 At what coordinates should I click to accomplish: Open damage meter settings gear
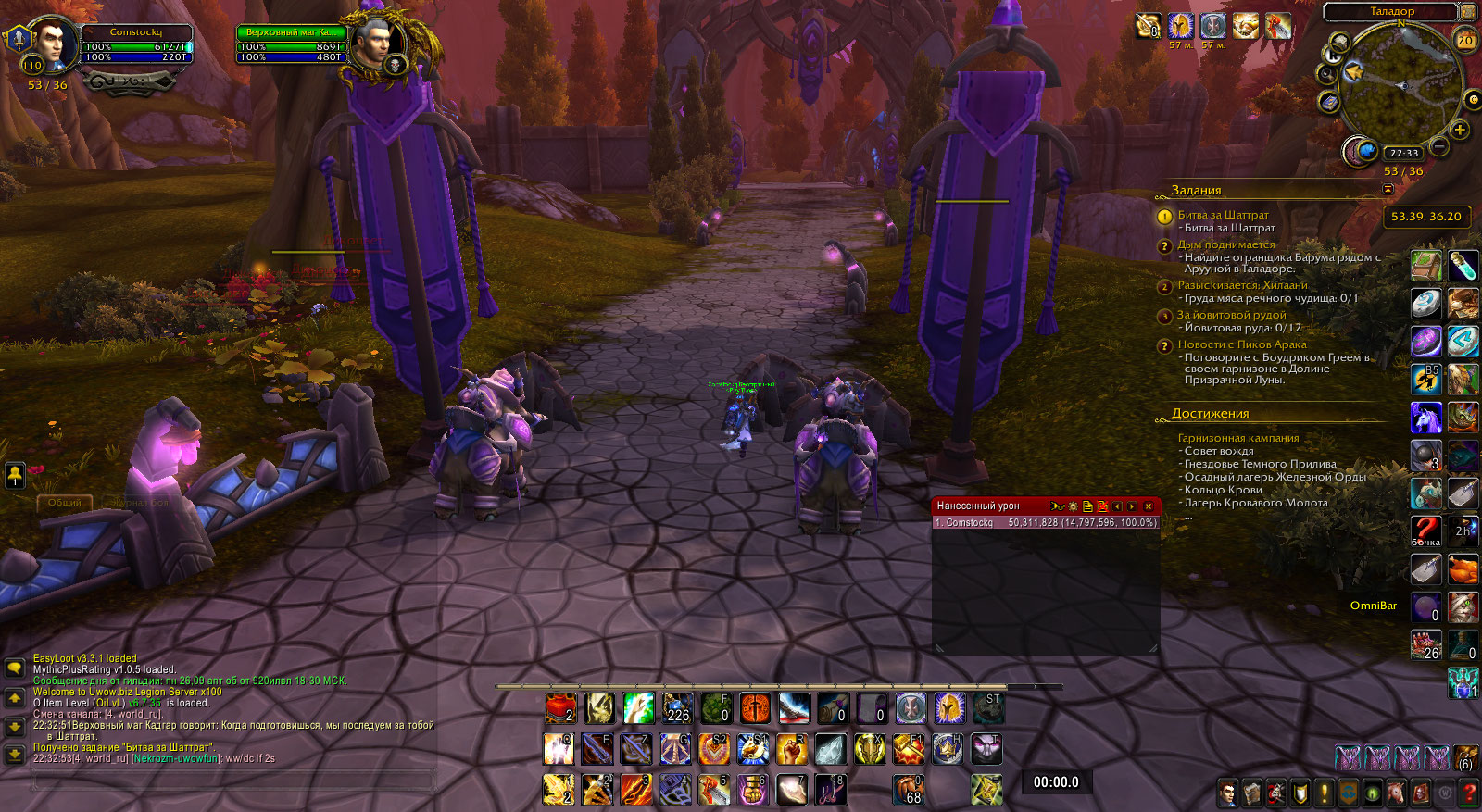coord(1073,506)
